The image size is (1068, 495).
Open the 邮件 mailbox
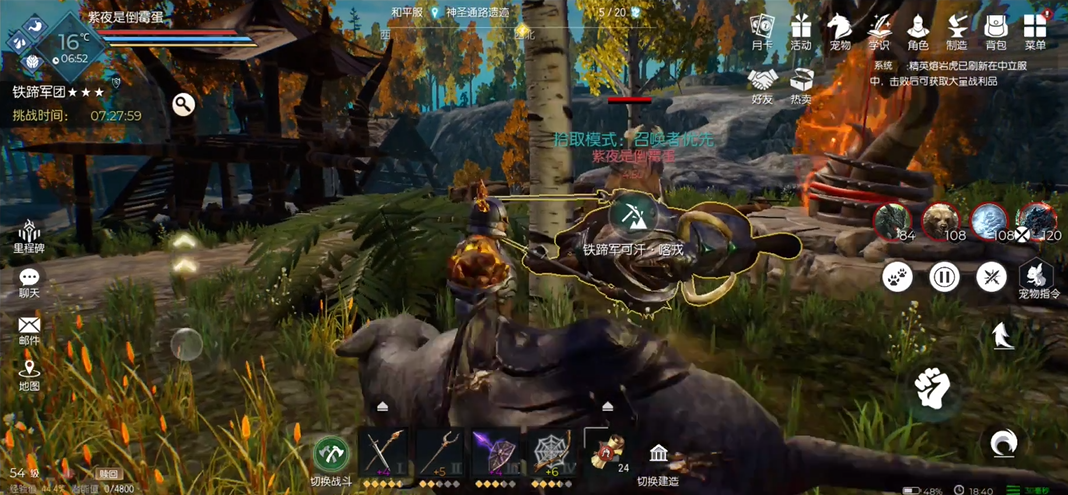(29, 329)
